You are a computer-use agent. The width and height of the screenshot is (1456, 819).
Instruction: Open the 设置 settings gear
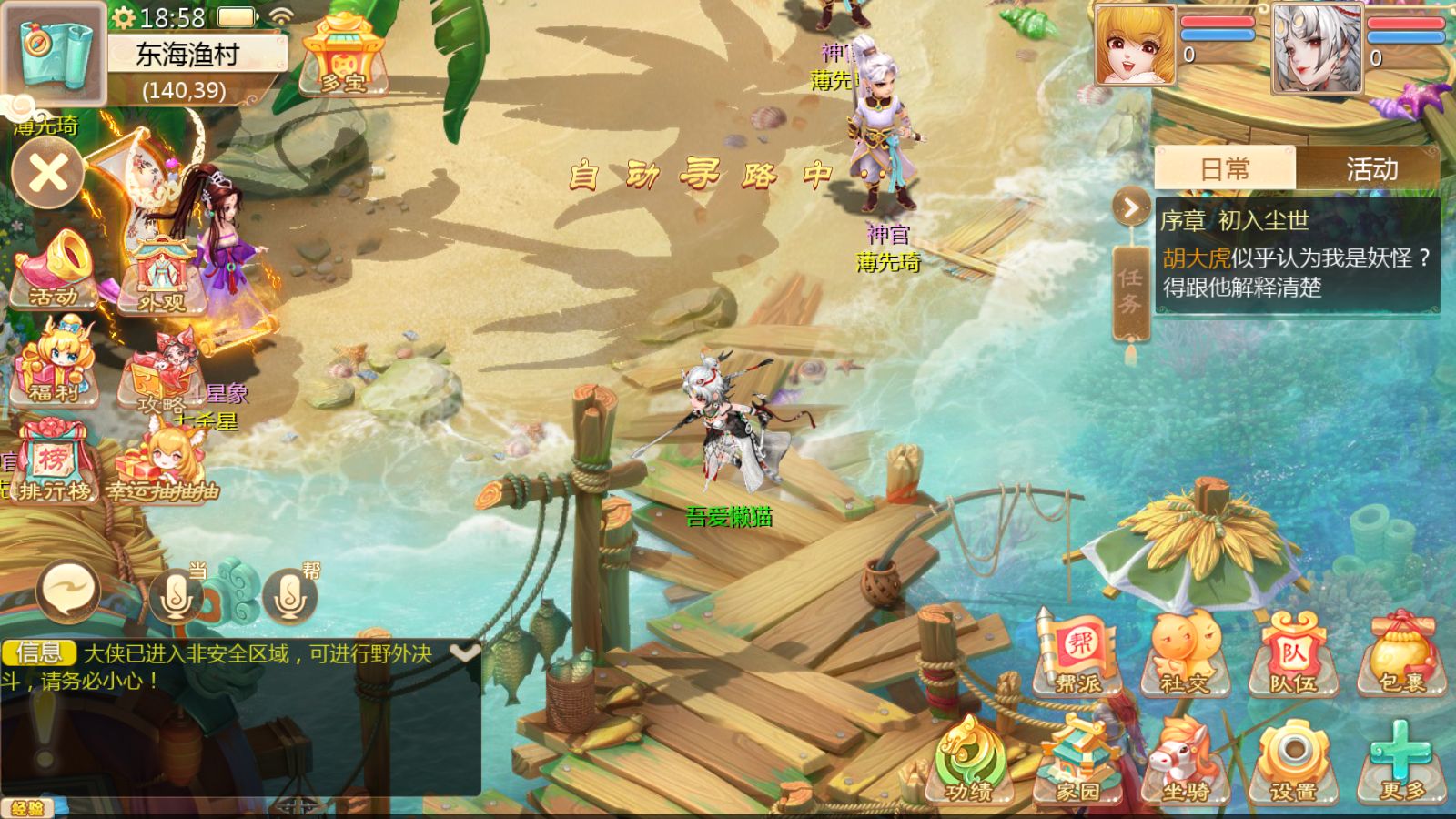1293,763
